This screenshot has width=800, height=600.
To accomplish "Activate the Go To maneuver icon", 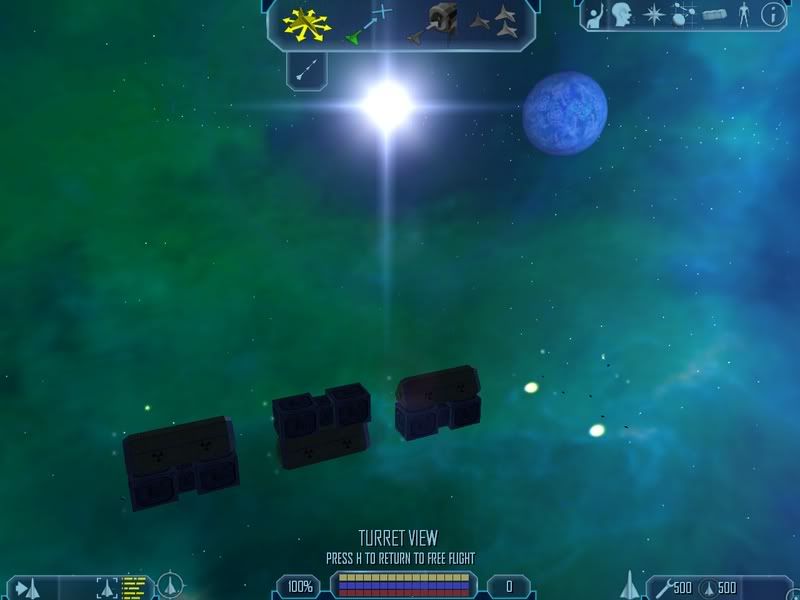I will point(368,24).
